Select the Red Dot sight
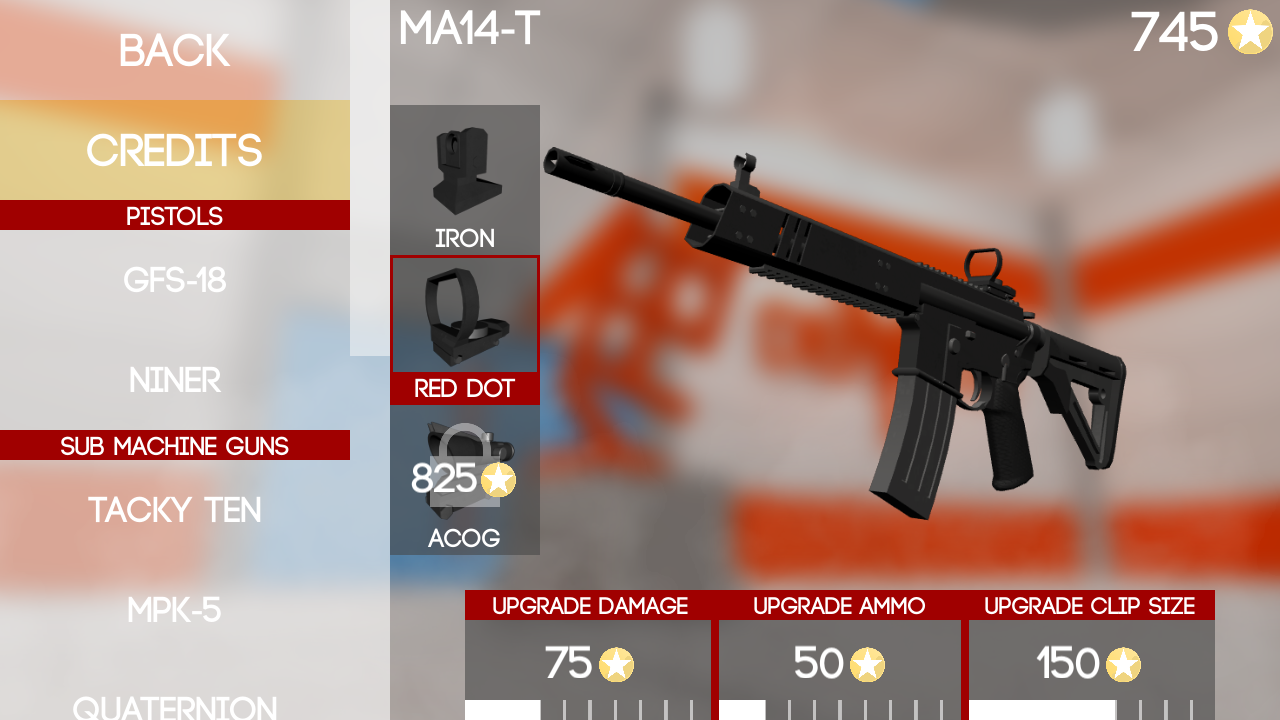The image size is (1280, 720). pos(464,330)
